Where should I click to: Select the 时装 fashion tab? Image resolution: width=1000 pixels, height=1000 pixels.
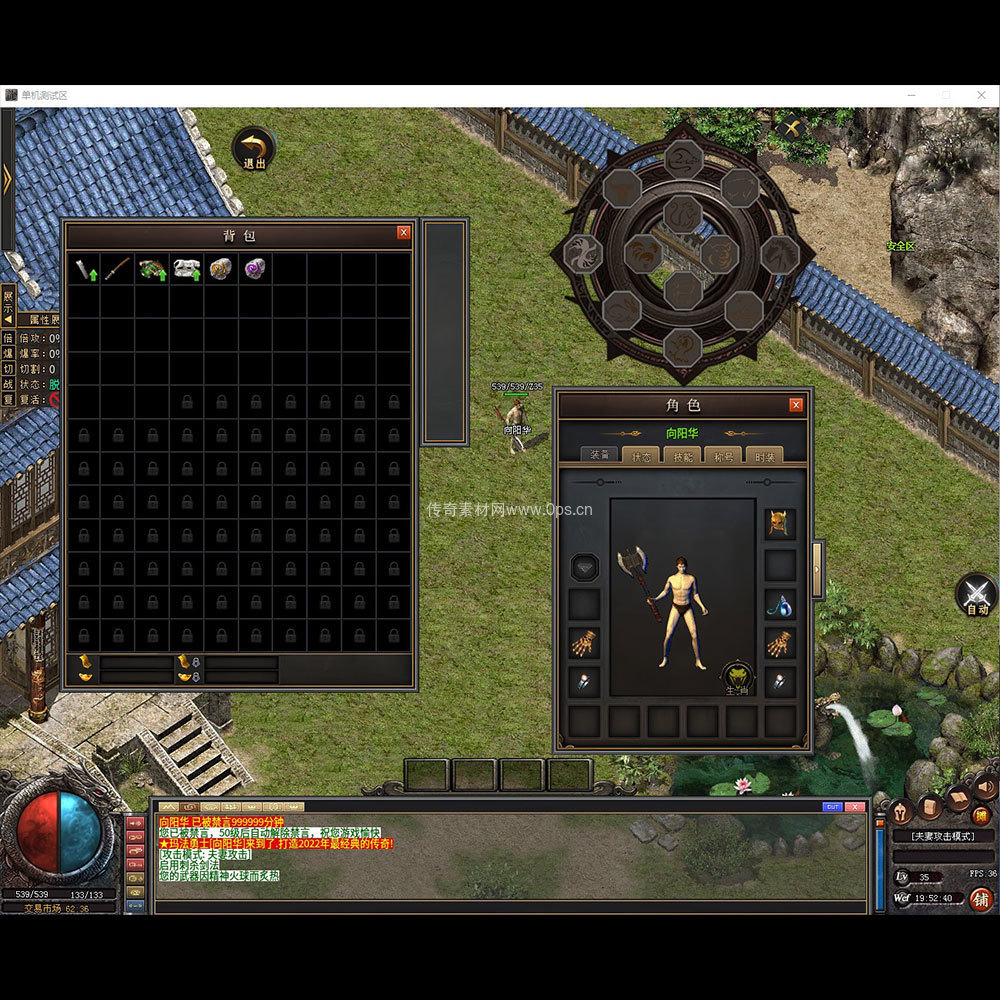pos(764,455)
